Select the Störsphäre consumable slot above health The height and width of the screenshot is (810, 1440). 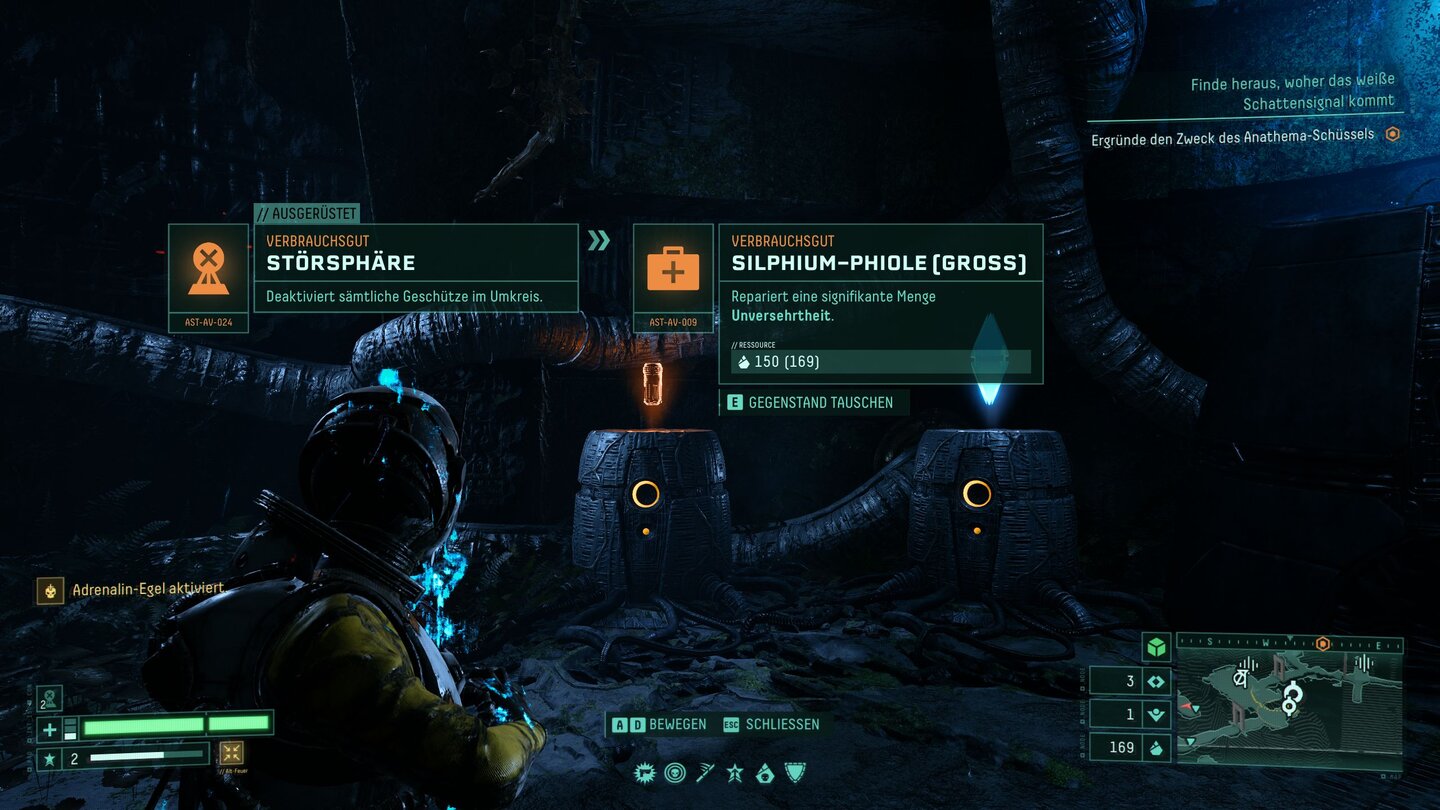(49, 697)
